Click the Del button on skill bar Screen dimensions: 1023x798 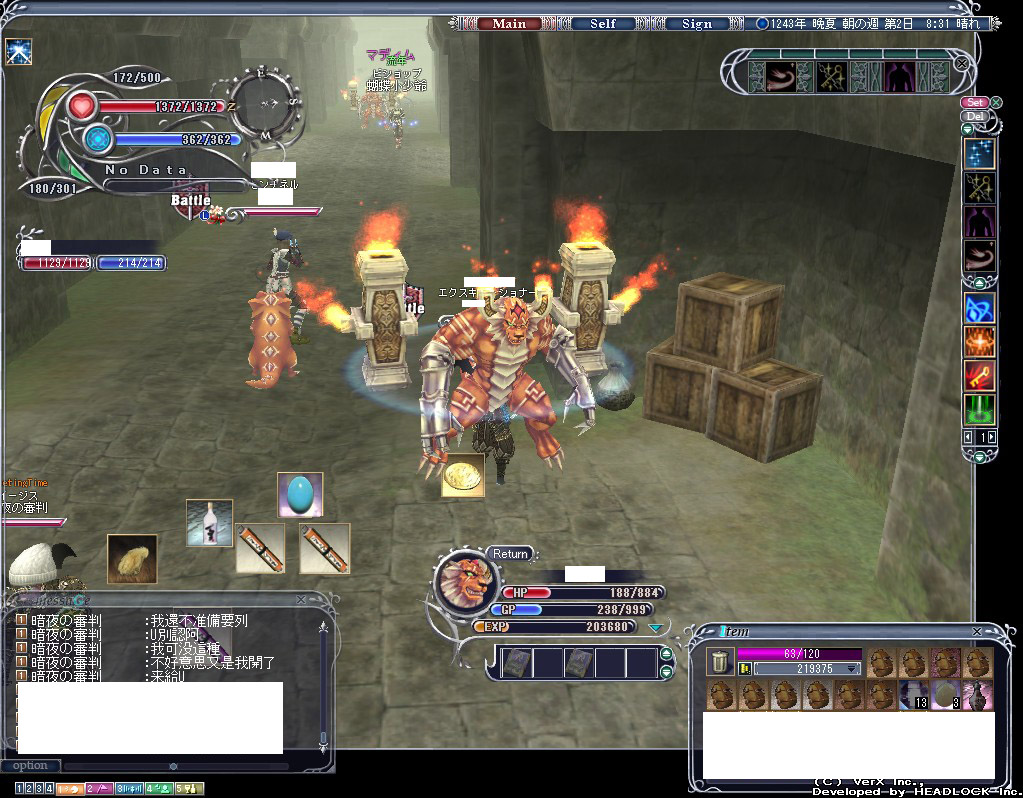coord(974,116)
